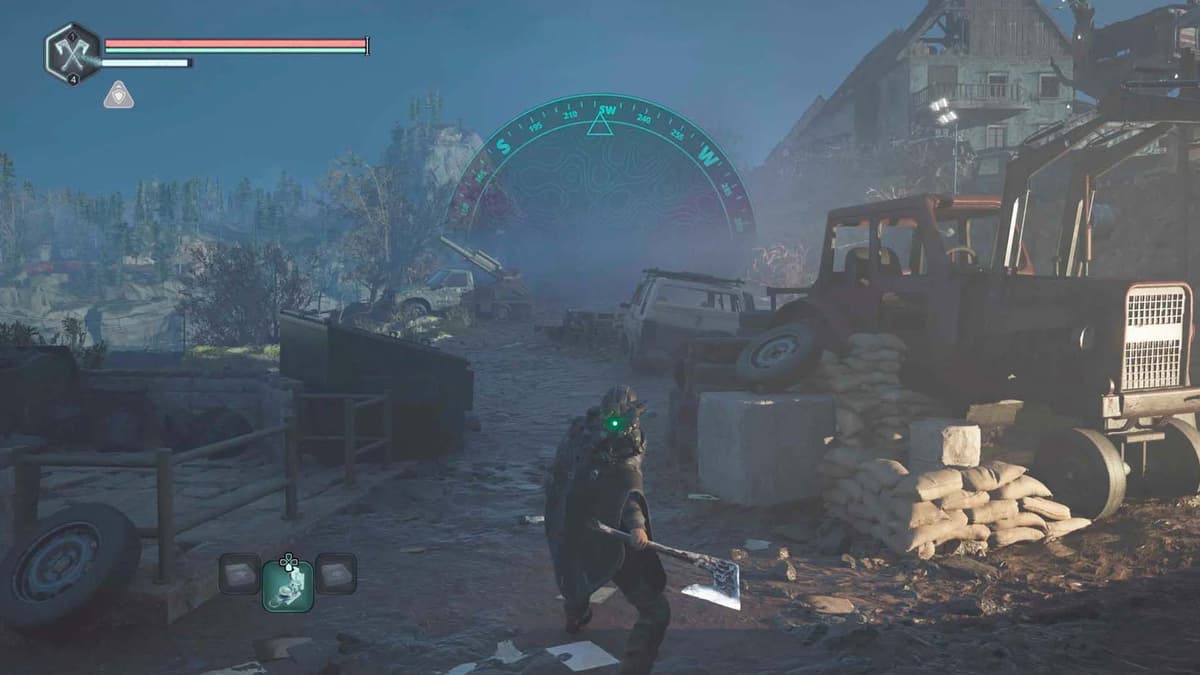Select the grey slot left of the teal item
Image resolution: width=1200 pixels, height=675 pixels.
tap(240, 573)
